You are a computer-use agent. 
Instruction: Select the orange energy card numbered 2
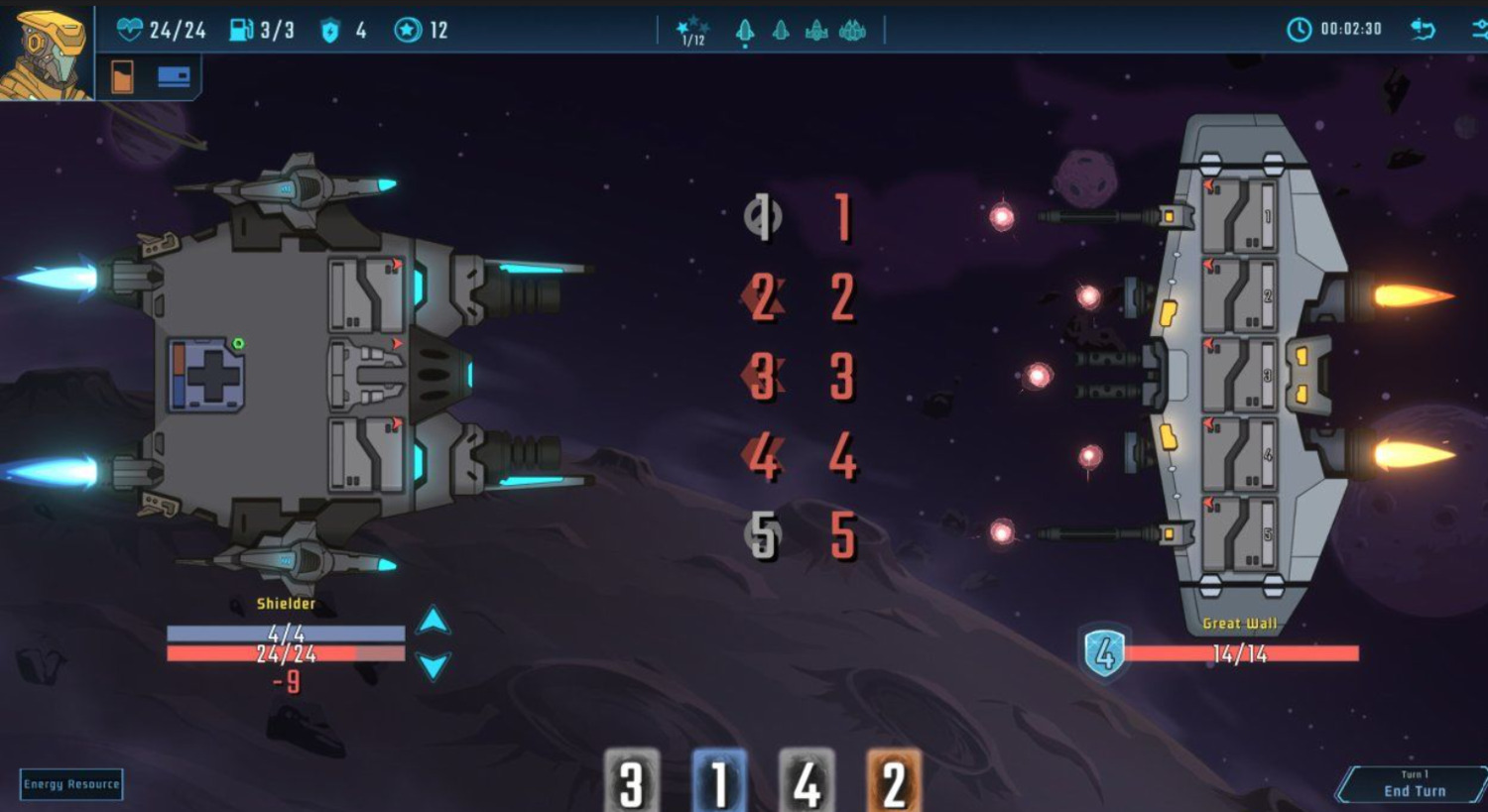tap(893, 781)
